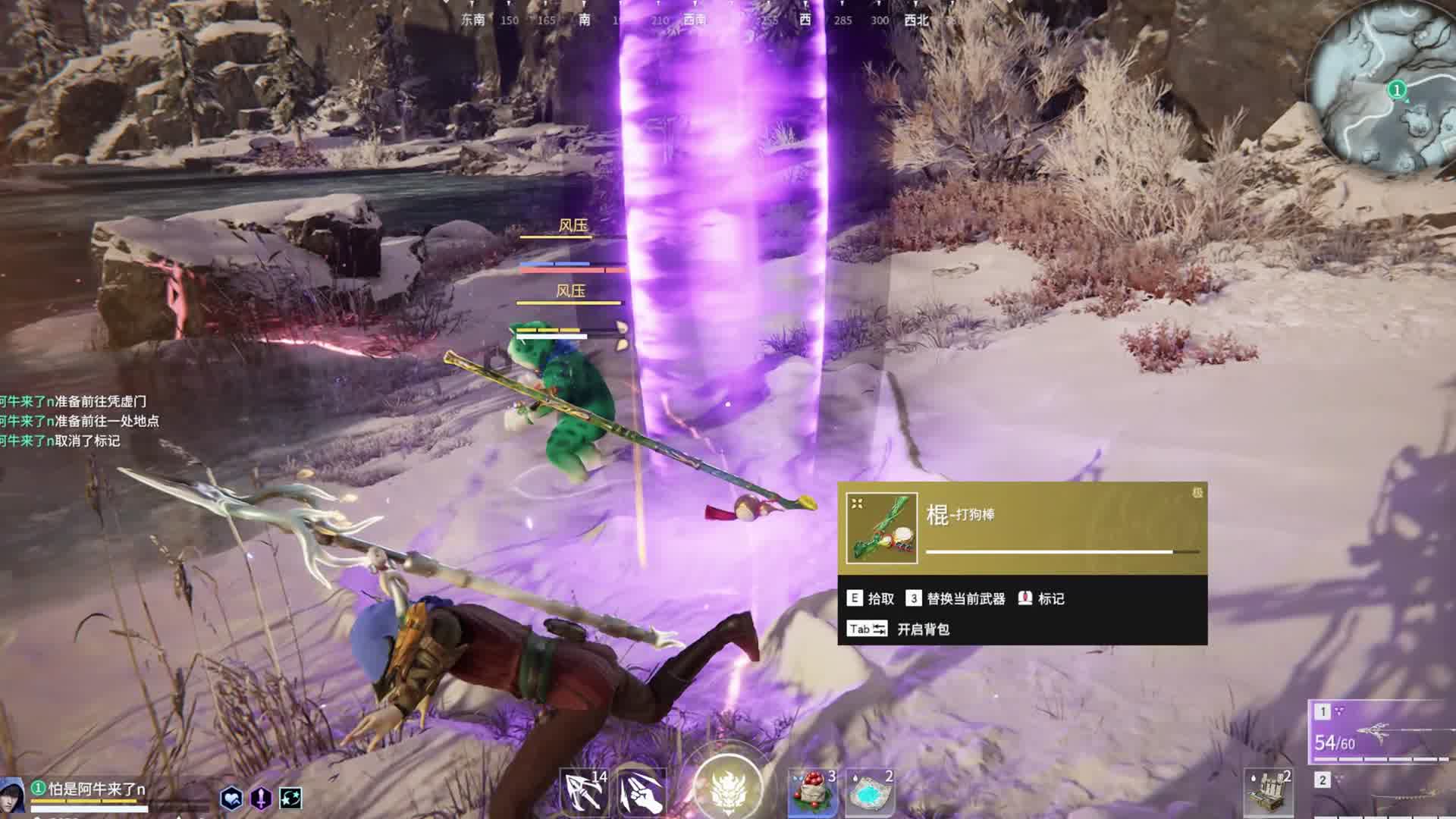Select the weapon repair kit slot
The width and height of the screenshot is (1456, 819).
[1269, 792]
